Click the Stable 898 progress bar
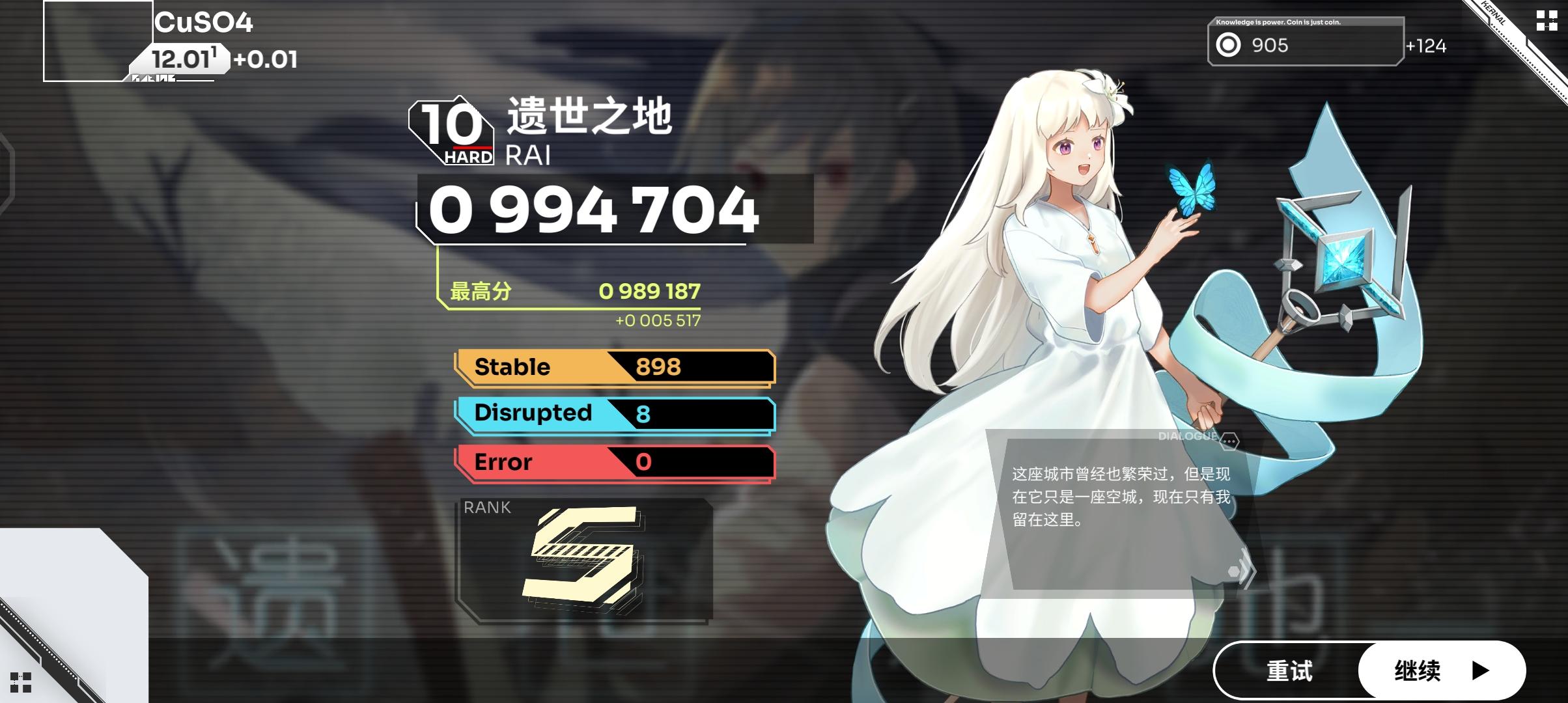Viewport: 1568px width, 703px height. click(x=615, y=366)
